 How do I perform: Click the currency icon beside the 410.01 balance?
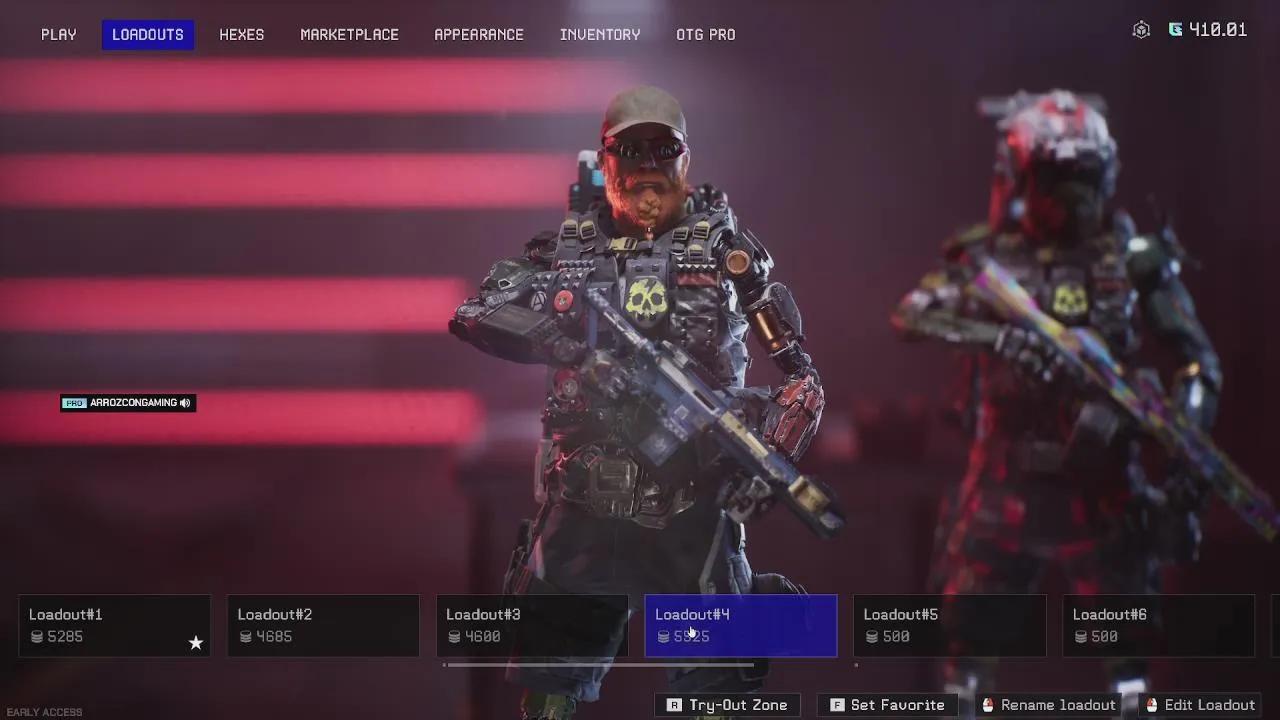pos(1177,29)
